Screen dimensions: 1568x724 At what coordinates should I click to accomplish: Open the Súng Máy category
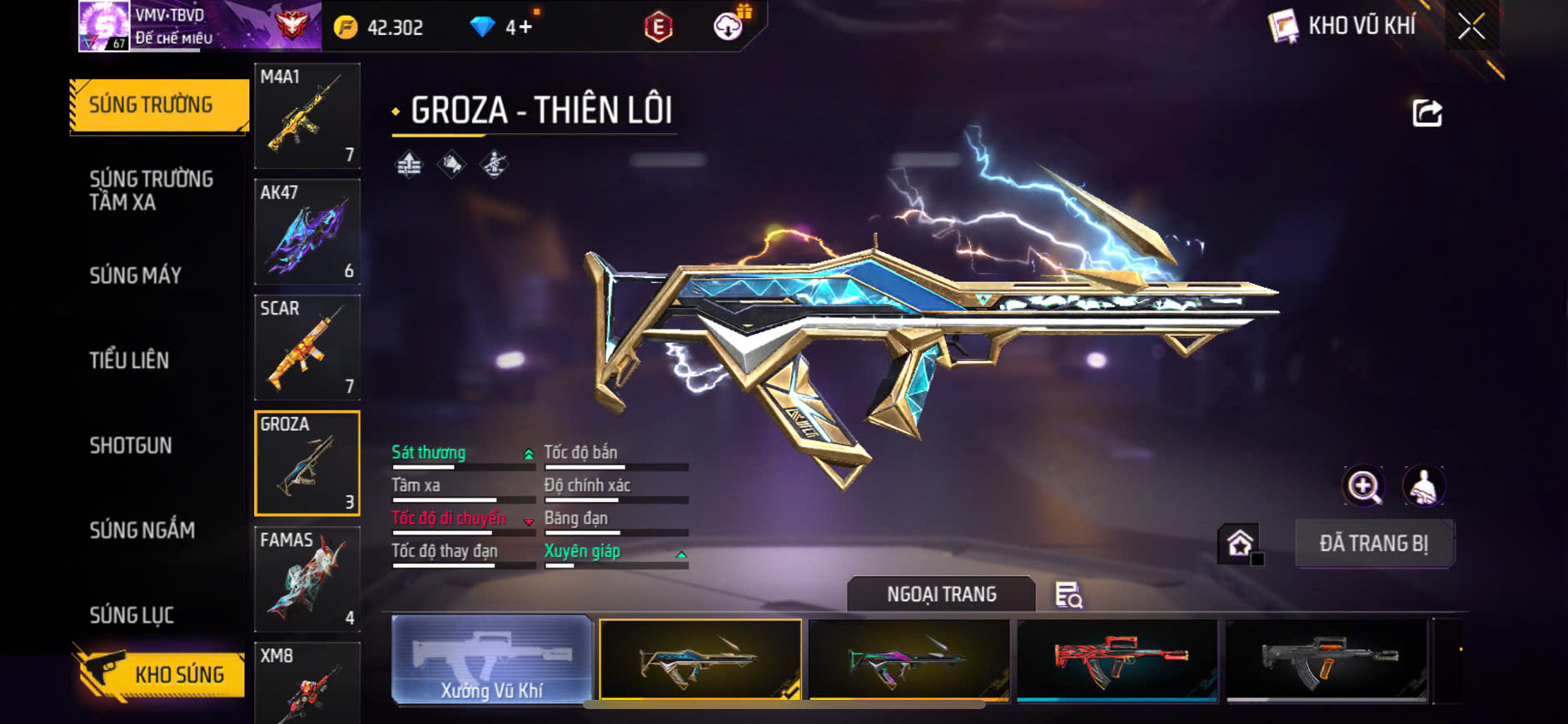[136, 275]
